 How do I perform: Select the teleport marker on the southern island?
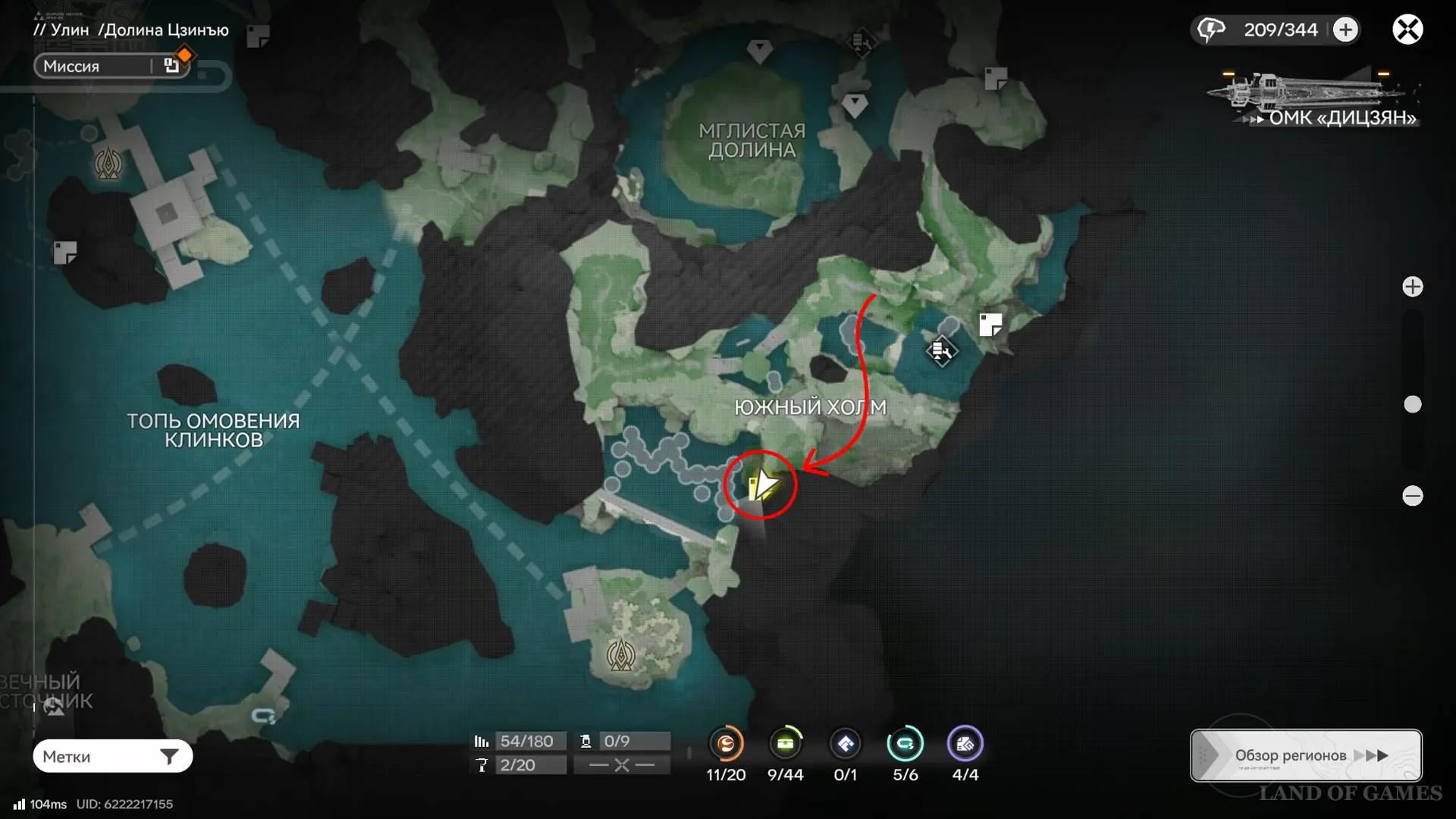click(x=621, y=654)
